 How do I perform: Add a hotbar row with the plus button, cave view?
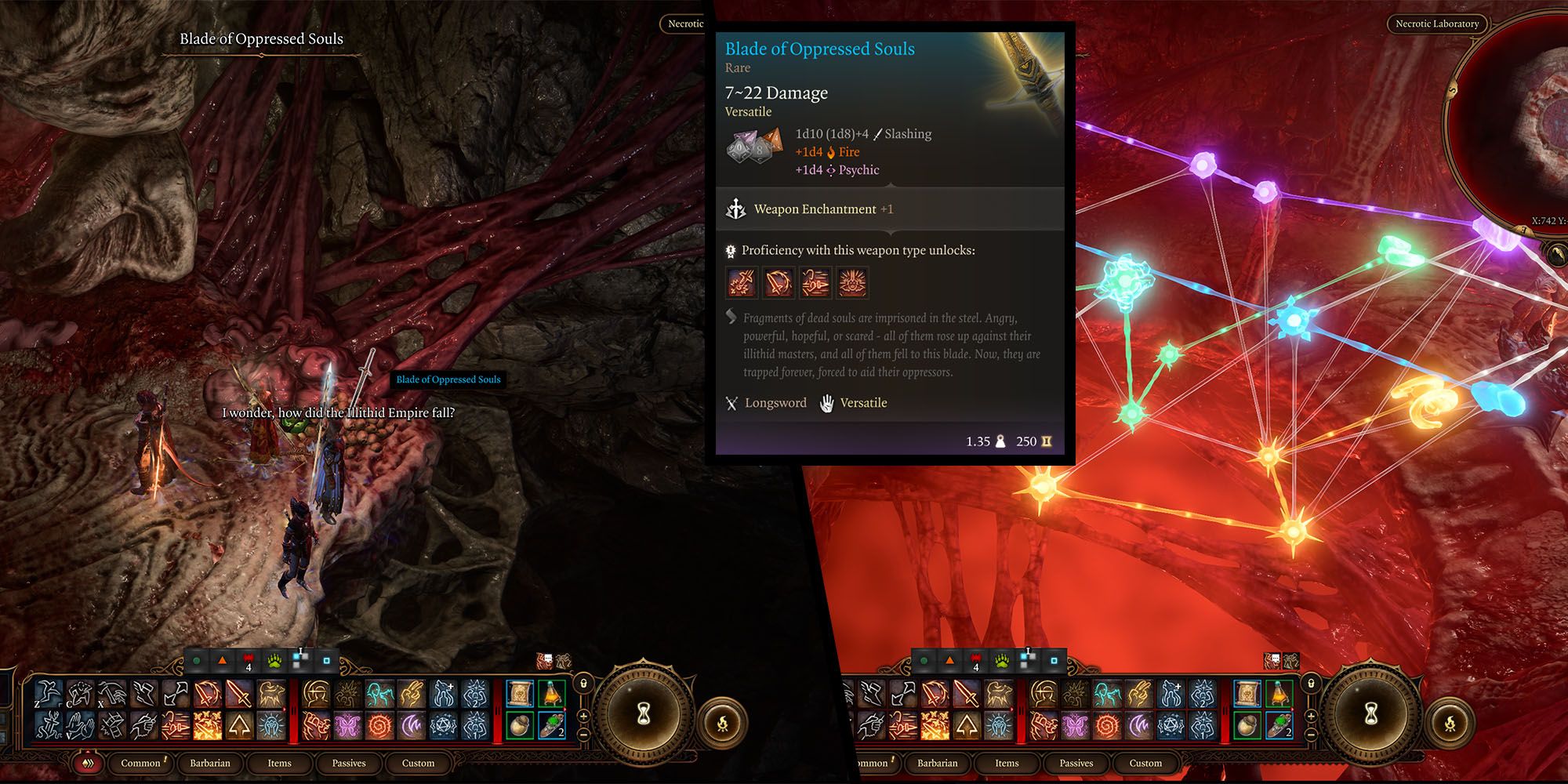[584, 717]
